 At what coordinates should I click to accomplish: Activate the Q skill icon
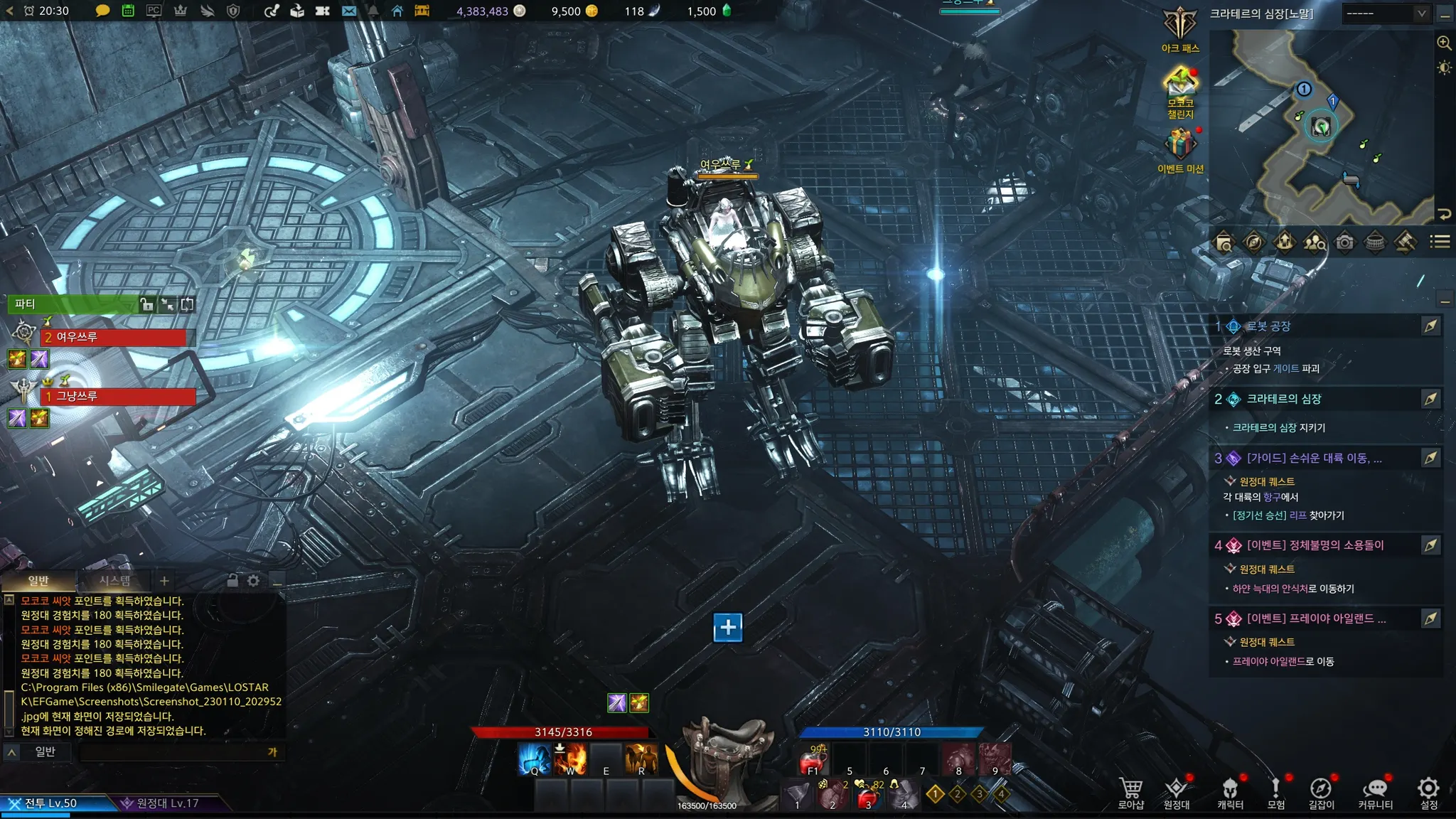535,759
